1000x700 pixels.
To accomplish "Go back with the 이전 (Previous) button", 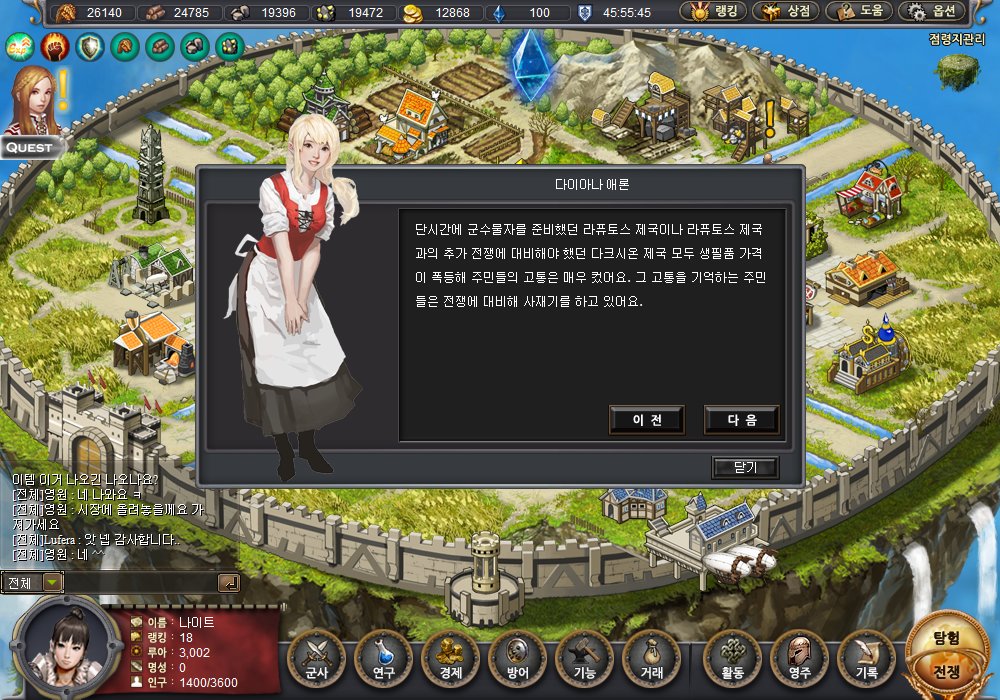I will (647, 420).
